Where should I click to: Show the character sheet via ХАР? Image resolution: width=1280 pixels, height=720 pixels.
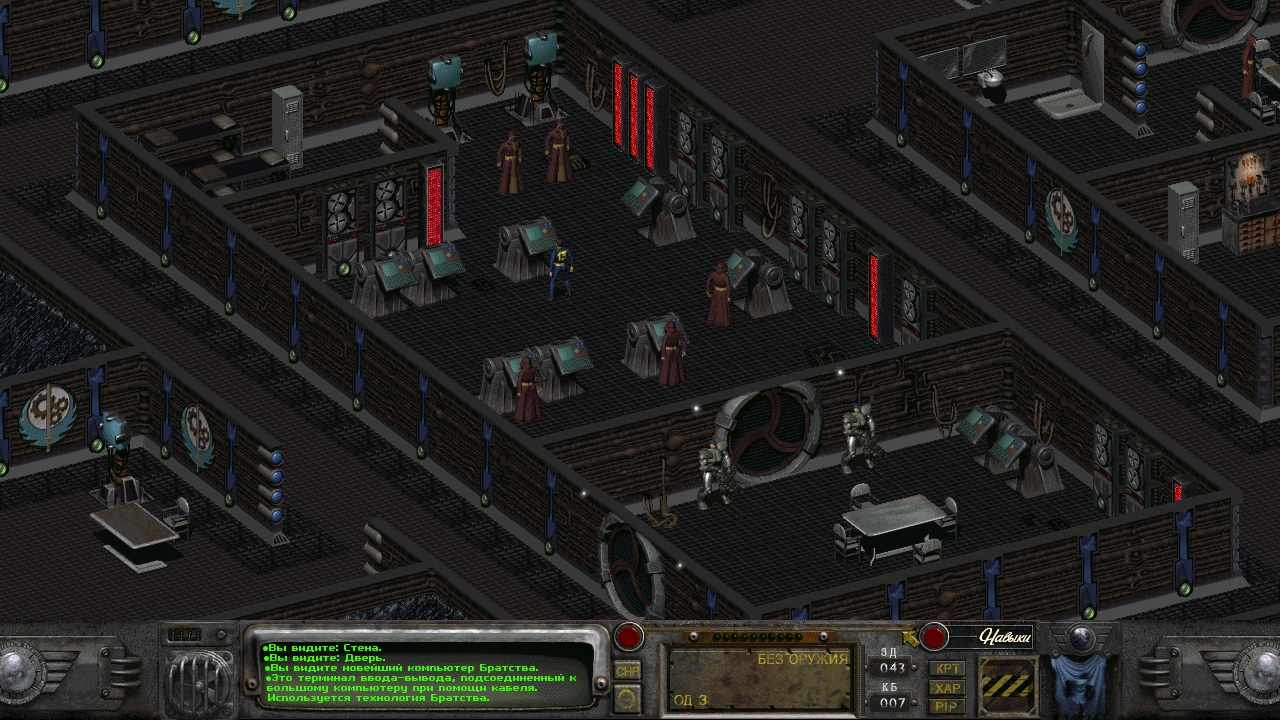pos(946,688)
